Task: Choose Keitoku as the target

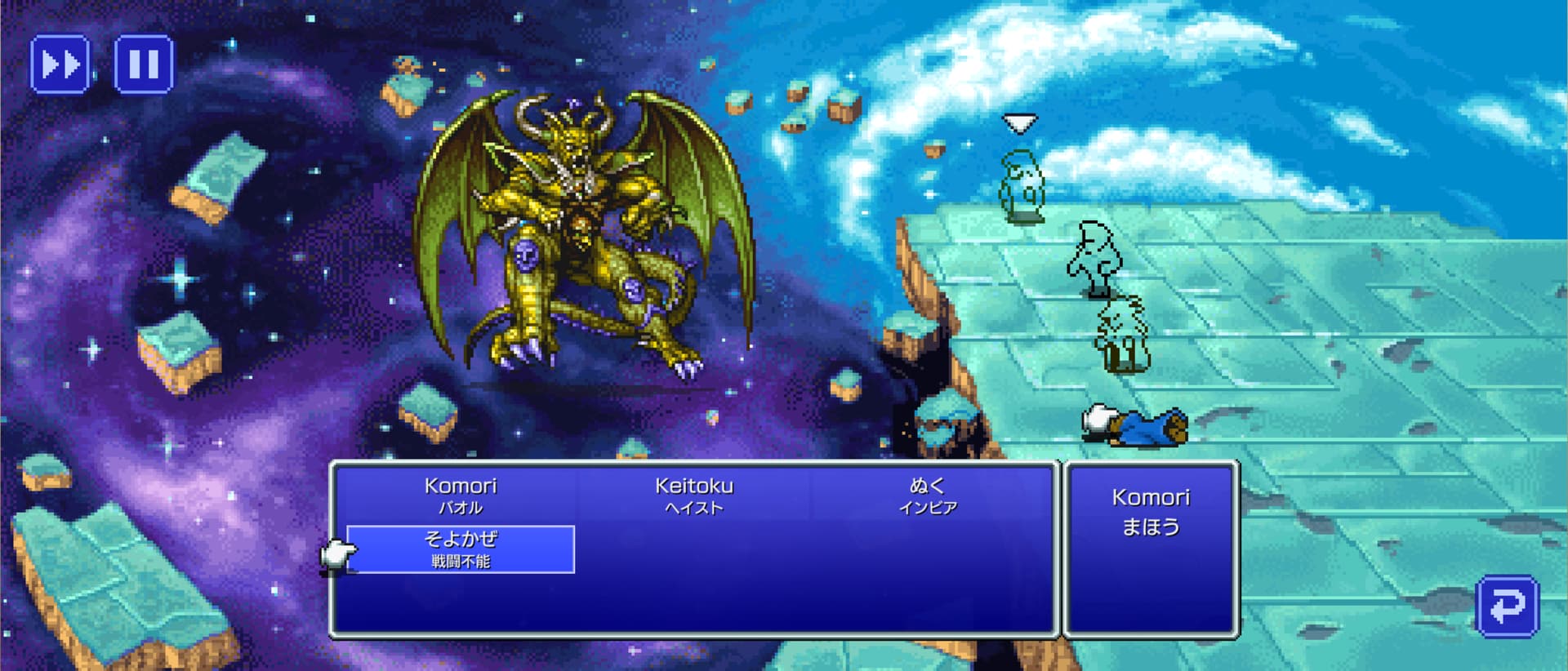Action: 693,495
